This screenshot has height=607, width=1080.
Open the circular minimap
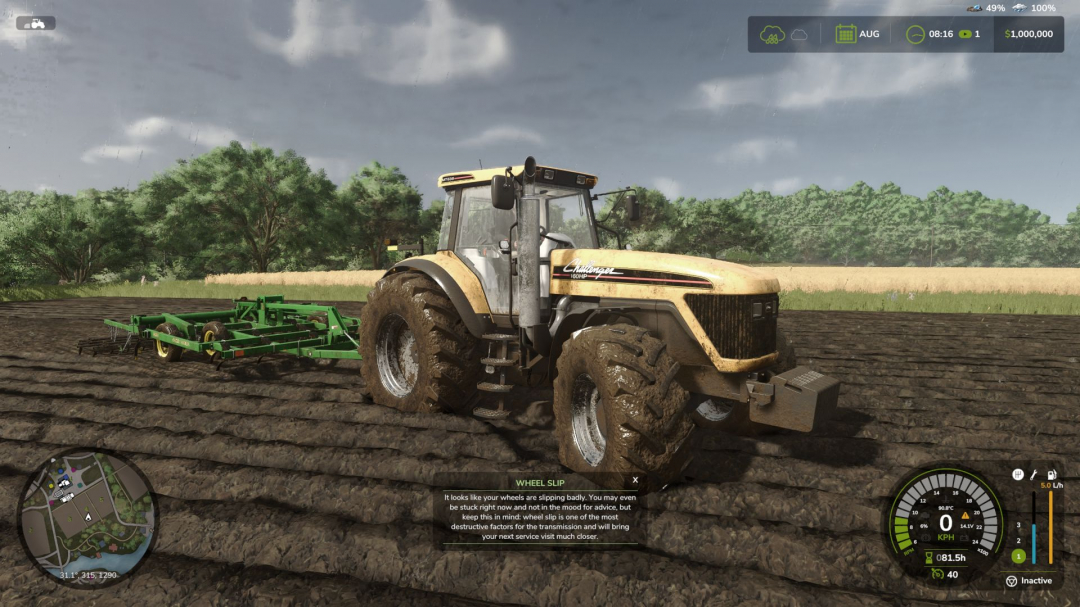[88, 516]
